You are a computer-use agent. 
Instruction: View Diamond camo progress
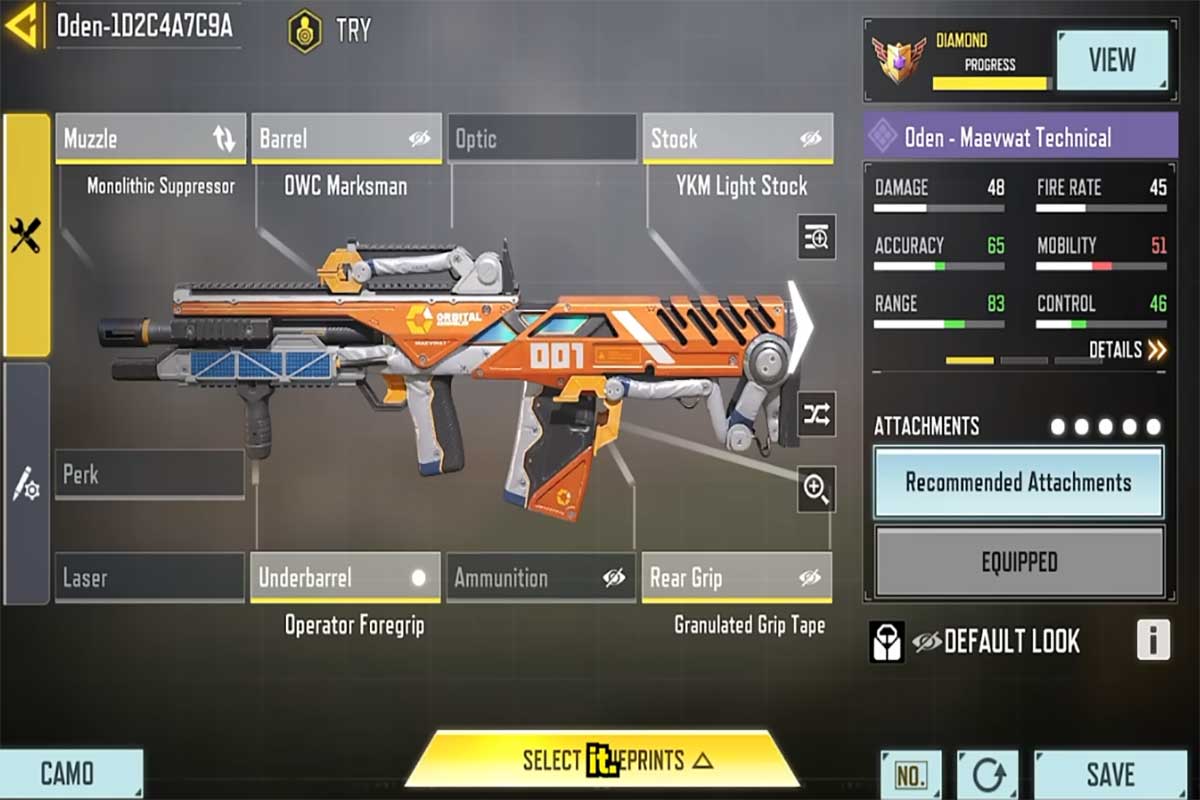pos(1112,60)
